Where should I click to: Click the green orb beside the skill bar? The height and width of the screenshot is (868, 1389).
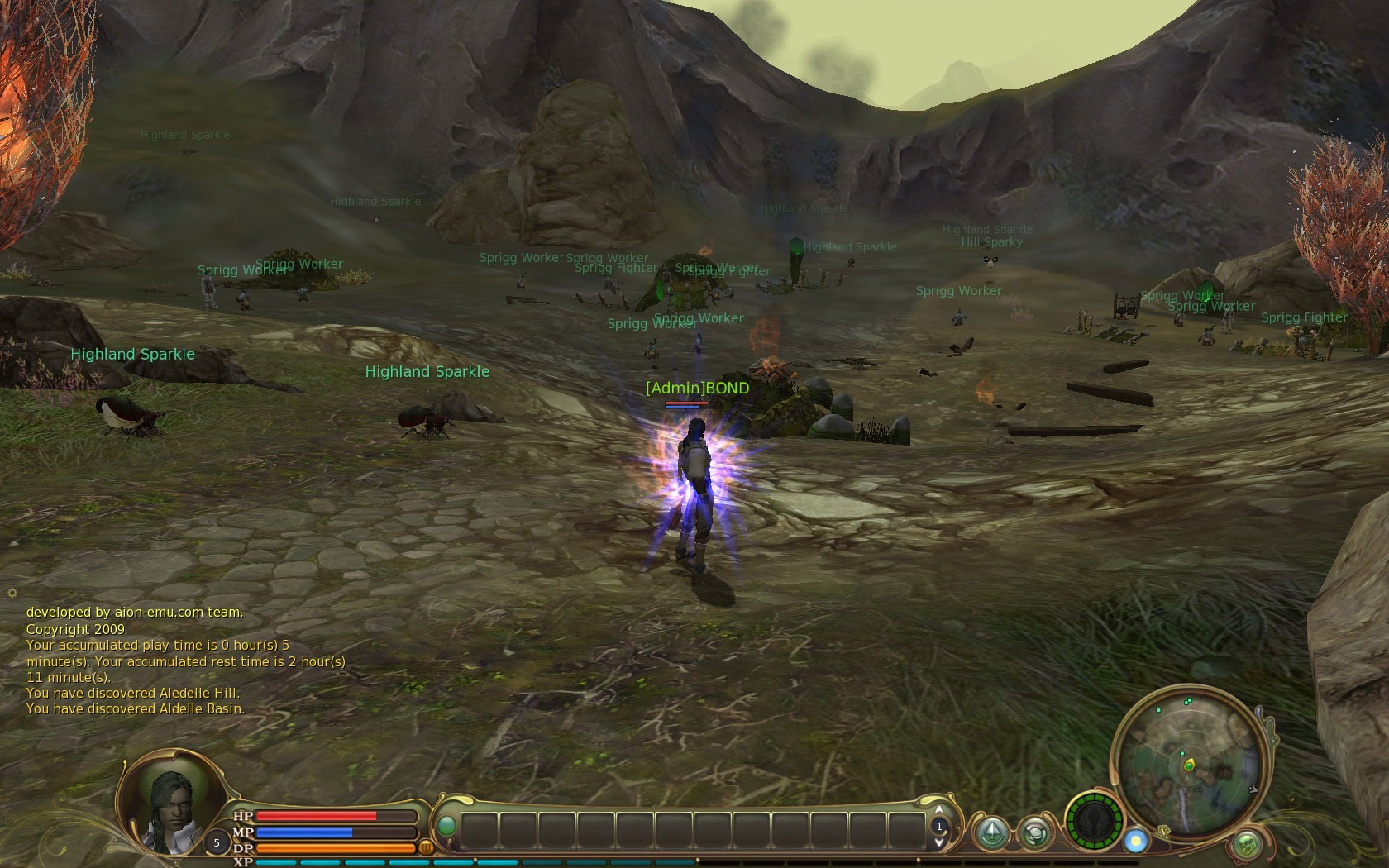coord(446,826)
